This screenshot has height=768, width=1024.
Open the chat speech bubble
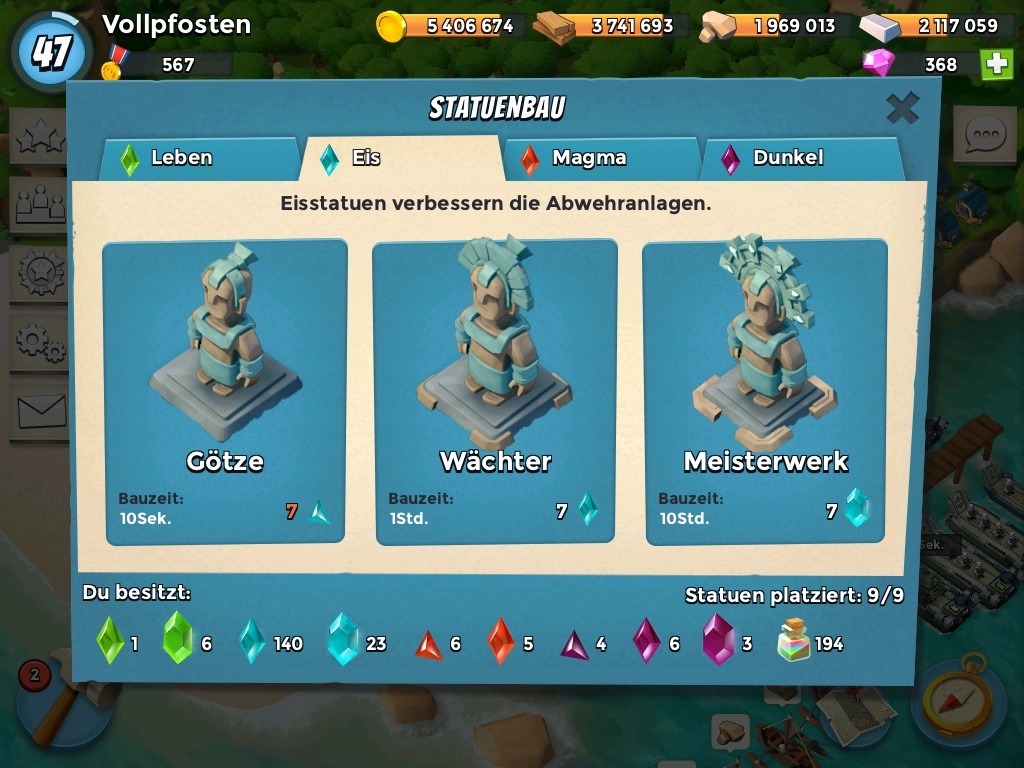pyautogui.click(x=984, y=135)
